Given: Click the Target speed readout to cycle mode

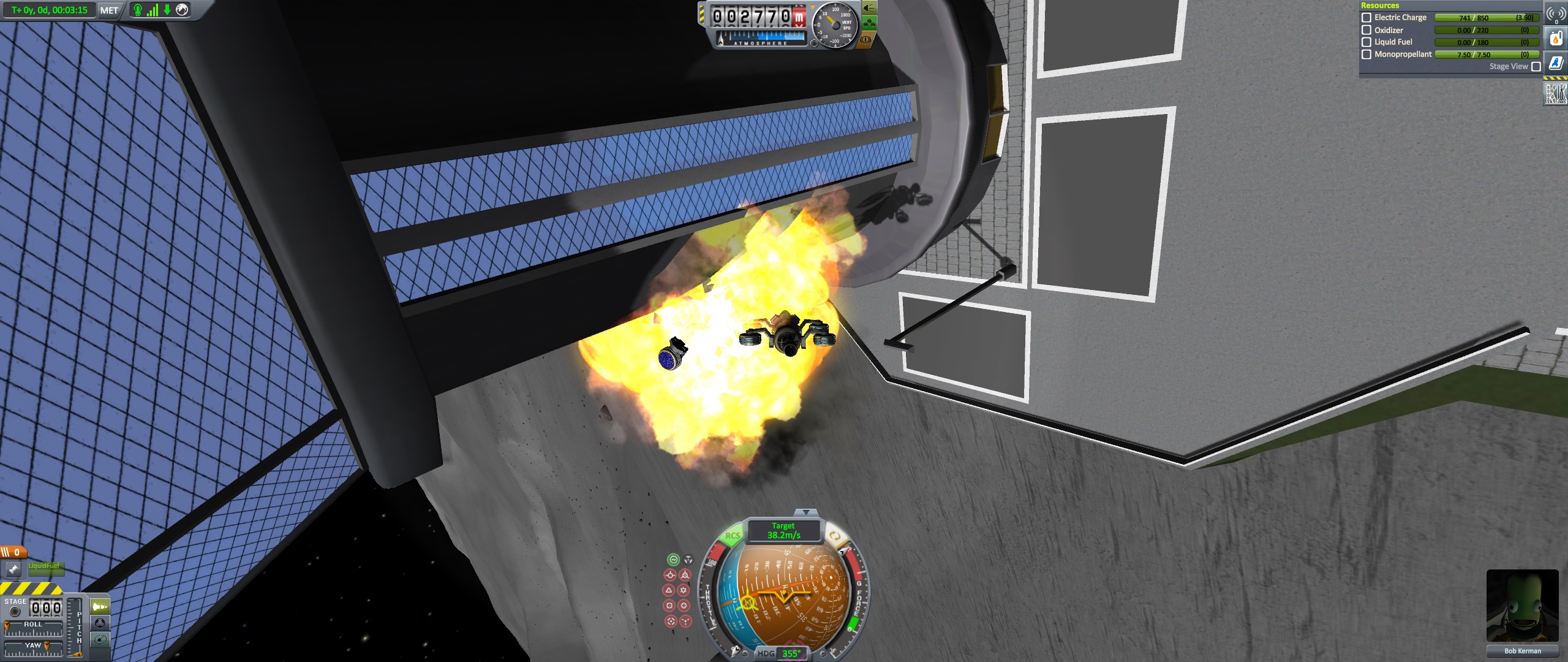Looking at the screenshot, I should pos(783,531).
